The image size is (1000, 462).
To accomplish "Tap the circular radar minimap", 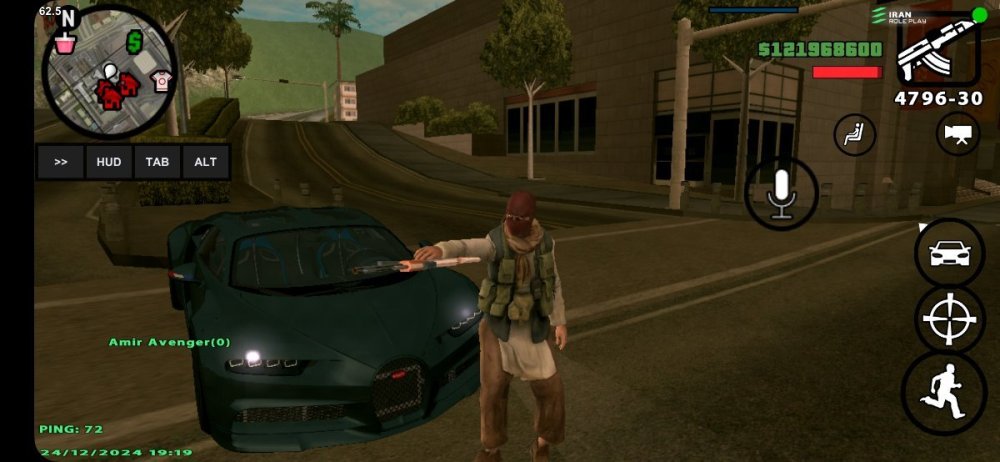I will click(x=109, y=72).
